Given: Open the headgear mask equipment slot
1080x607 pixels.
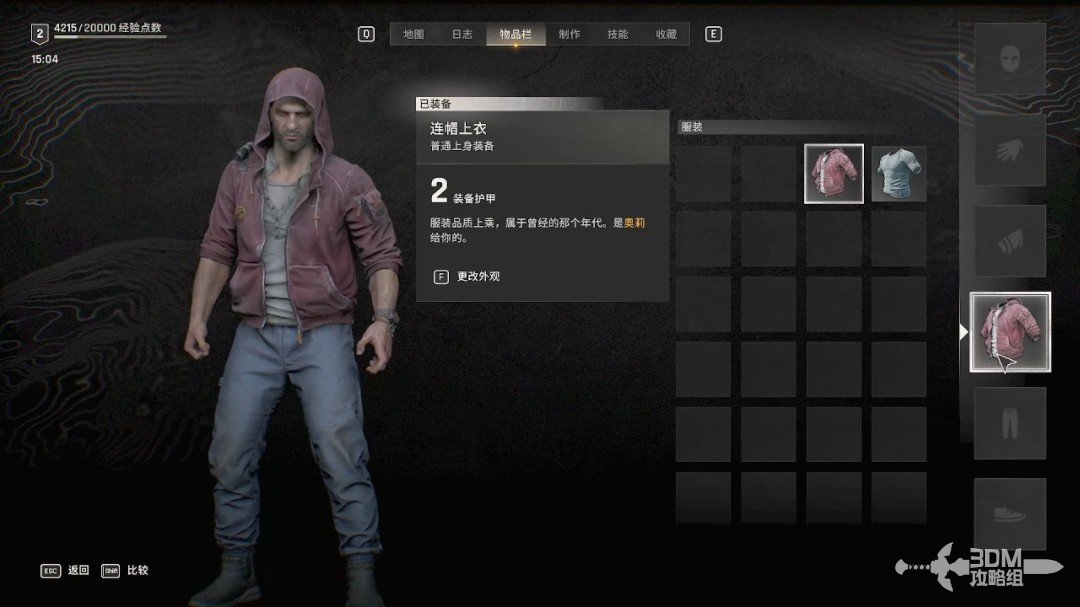Looking at the screenshot, I should (1009, 59).
